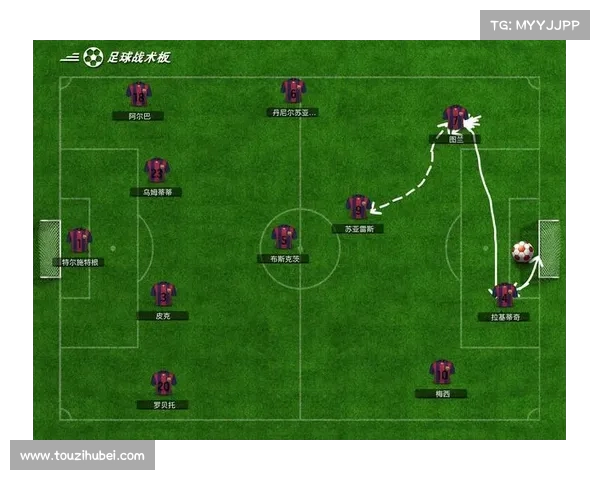This screenshot has width=600, height=480.
Task: Choose the 乌姆蒂蒂 defender jersey
Action: click(157, 169)
